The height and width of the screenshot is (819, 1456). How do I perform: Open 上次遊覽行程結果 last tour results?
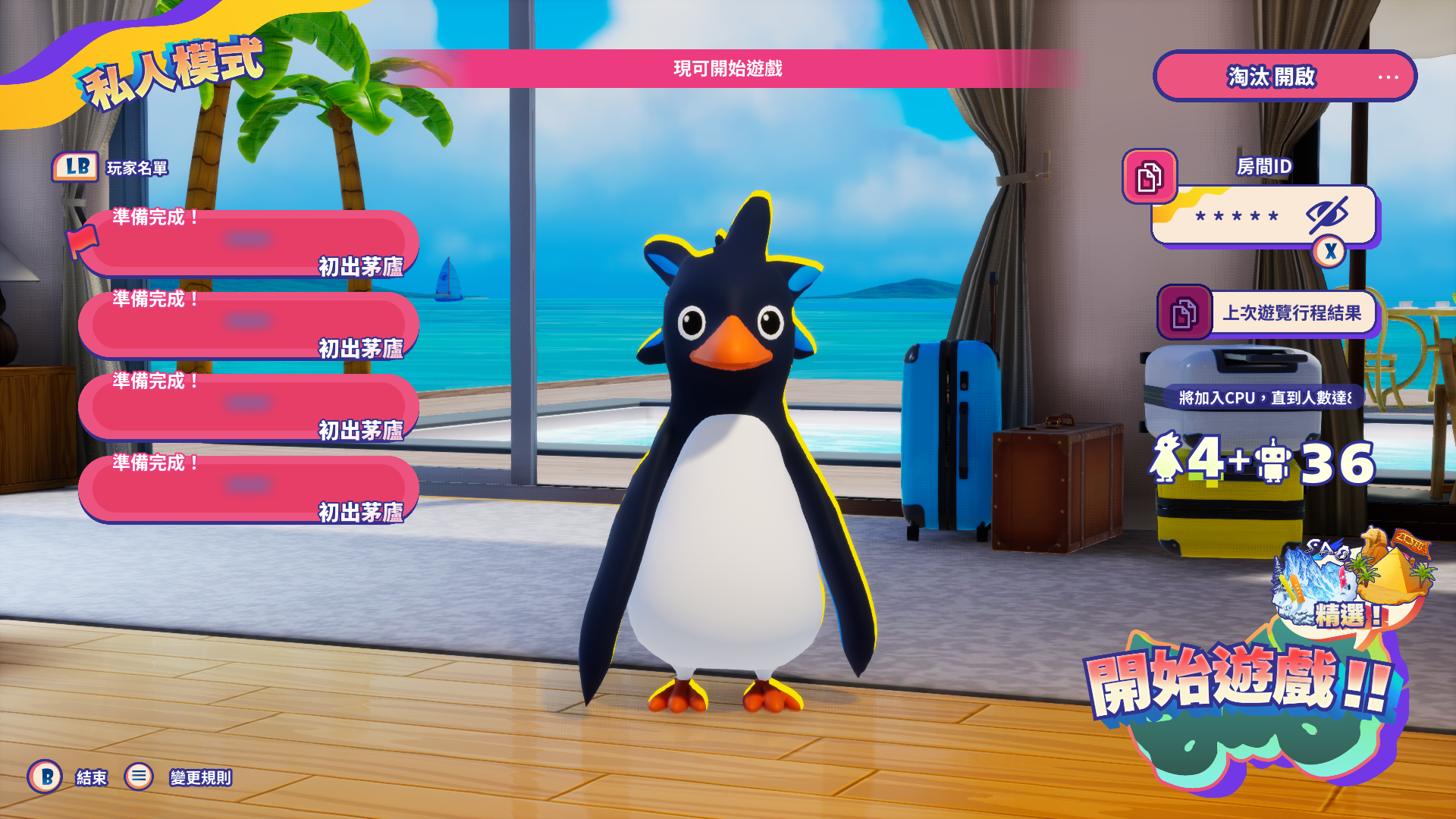[x=1291, y=313]
